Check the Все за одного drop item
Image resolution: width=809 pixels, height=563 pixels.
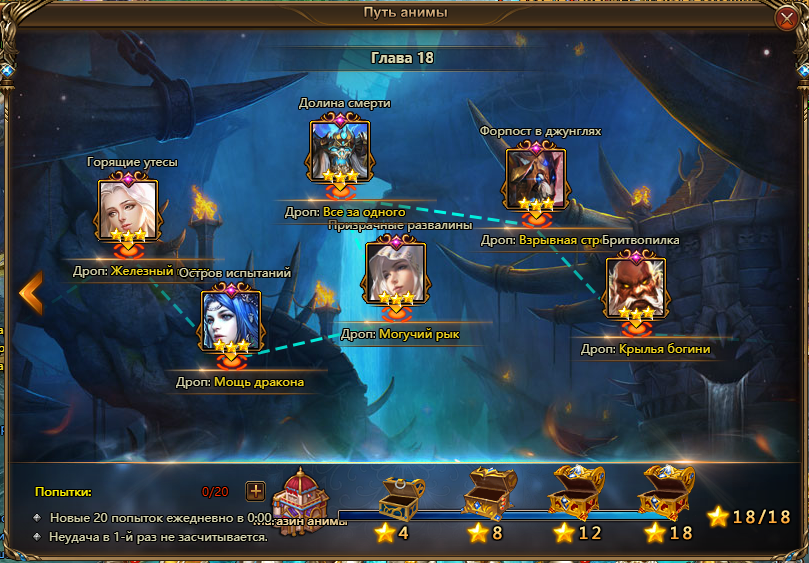pyautogui.click(x=363, y=212)
